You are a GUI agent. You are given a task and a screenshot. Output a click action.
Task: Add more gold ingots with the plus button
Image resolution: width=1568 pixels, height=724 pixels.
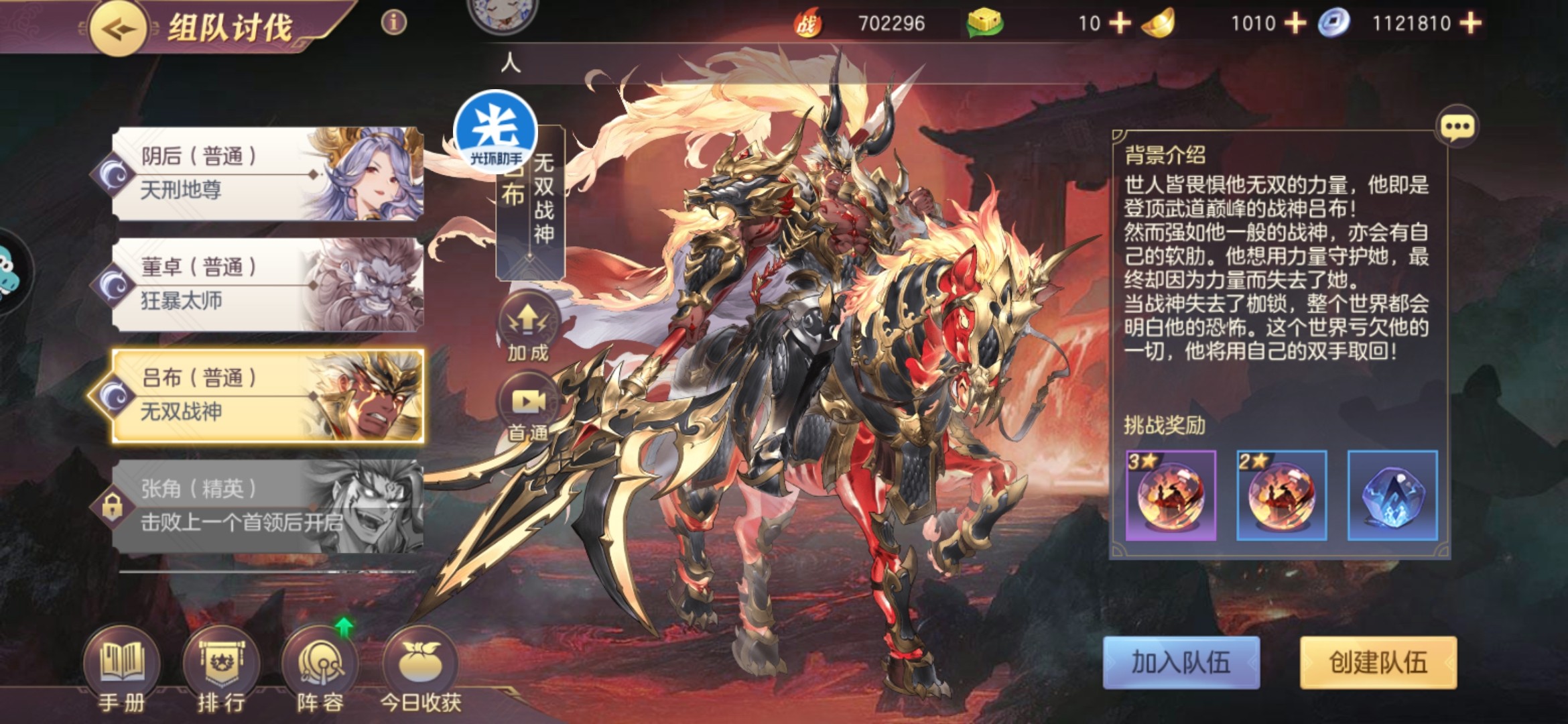tap(1295, 23)
